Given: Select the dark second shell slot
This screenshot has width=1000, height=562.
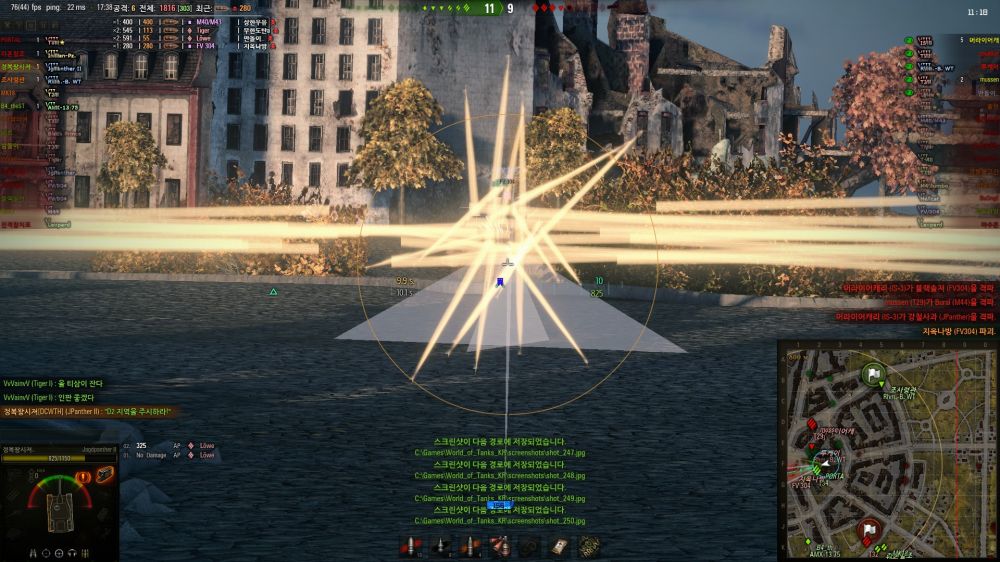Looking at the screenshot, I should pyautogui.click(x=440, y=546).
